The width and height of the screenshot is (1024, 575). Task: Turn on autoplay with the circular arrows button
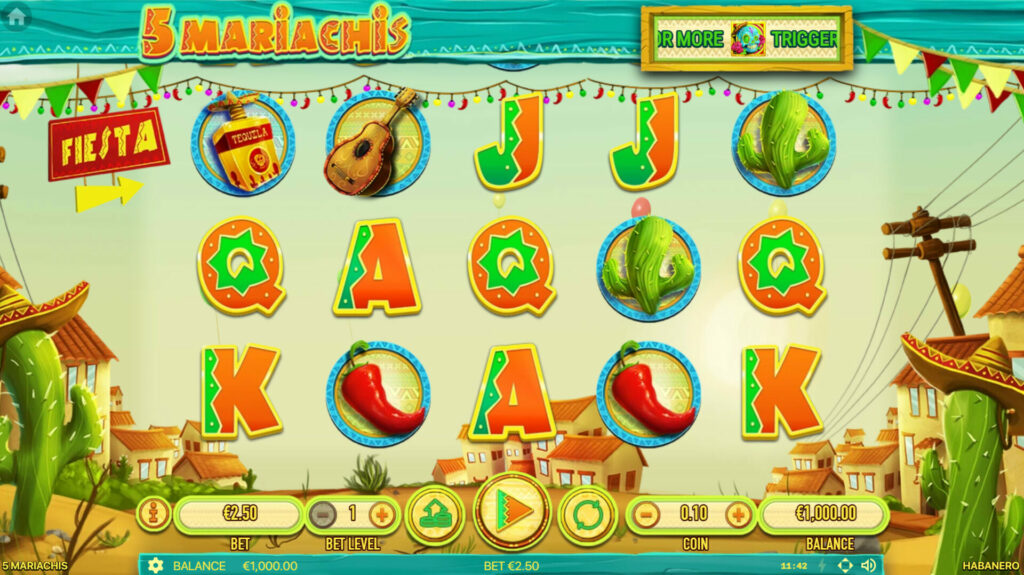(588, 514)
